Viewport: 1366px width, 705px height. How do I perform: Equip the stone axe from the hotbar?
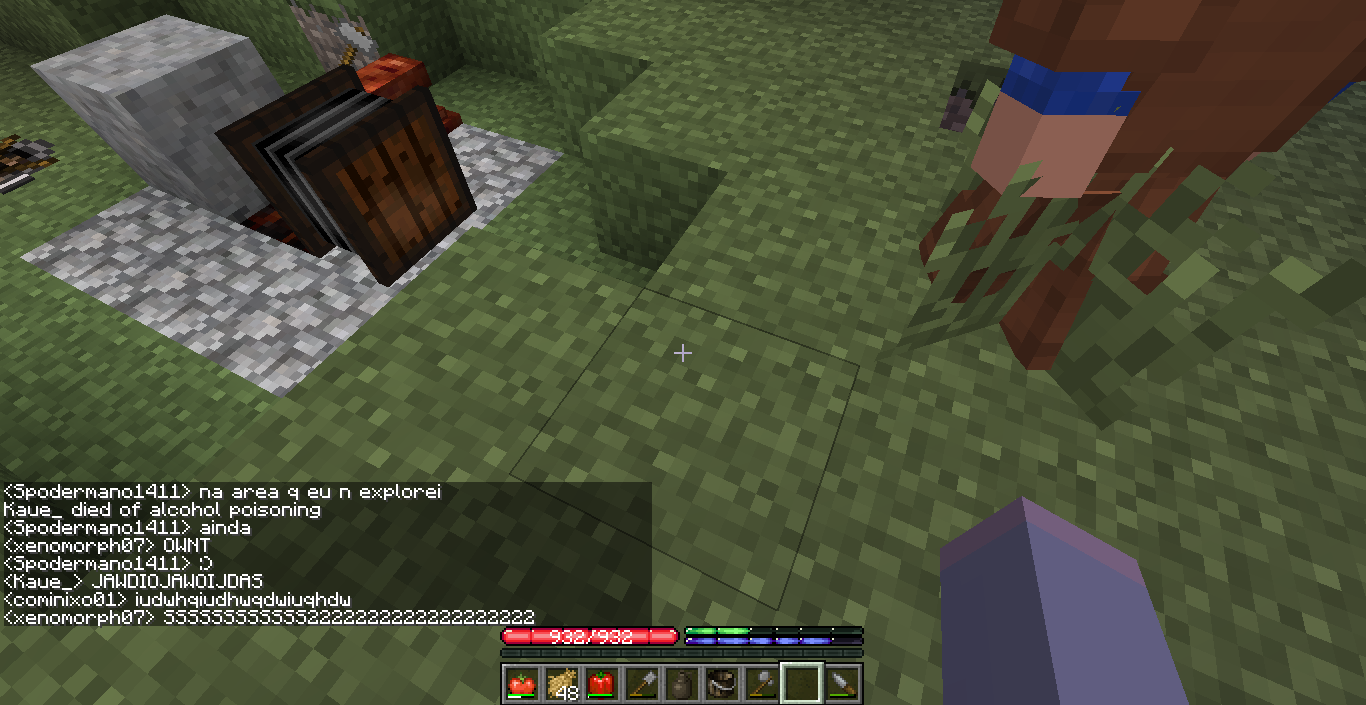point(761,683)
